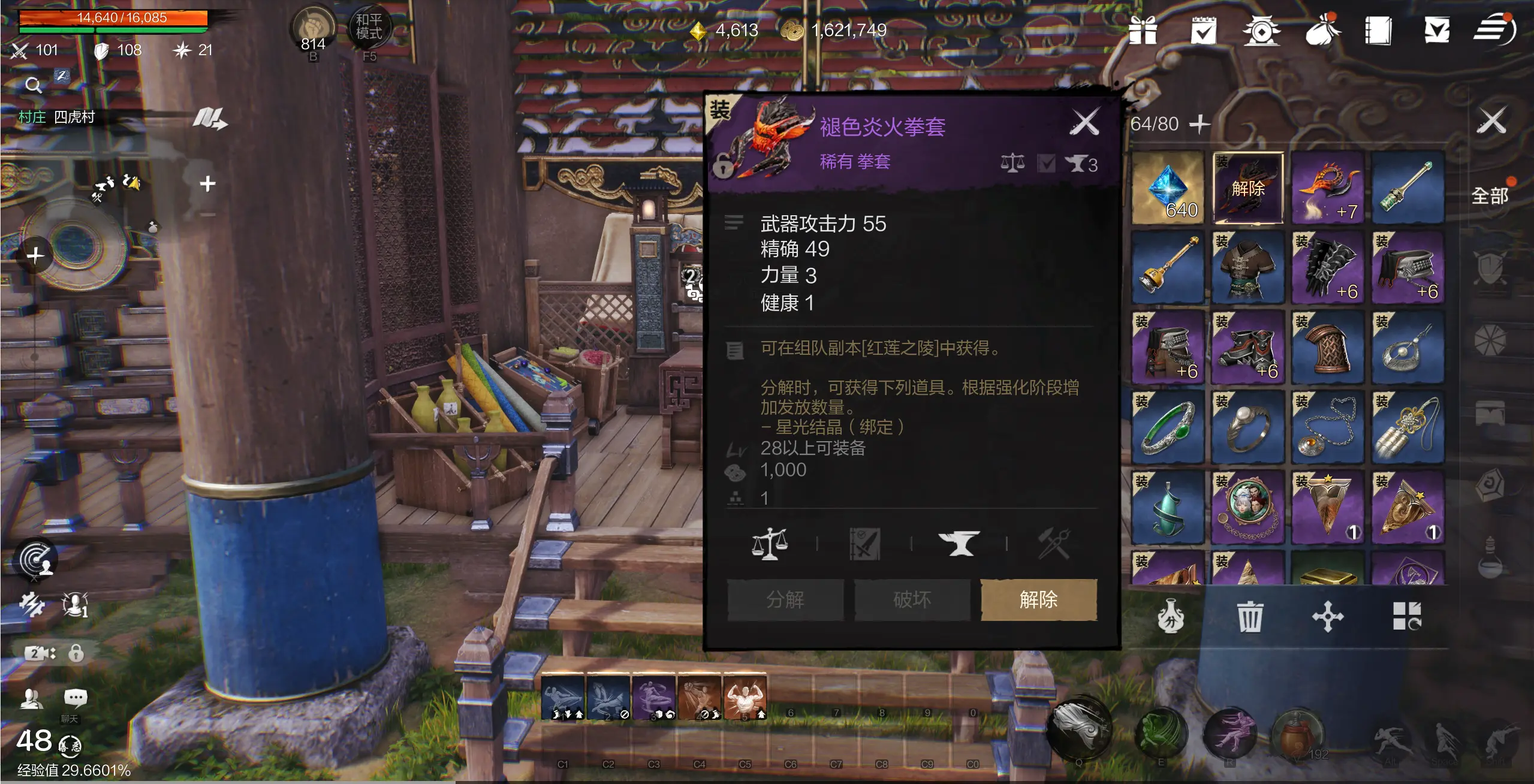1534x784 pixels.
Task: Click the inventory sort arrange icon
Action: pyautogui.click(x=1406, y=617)
